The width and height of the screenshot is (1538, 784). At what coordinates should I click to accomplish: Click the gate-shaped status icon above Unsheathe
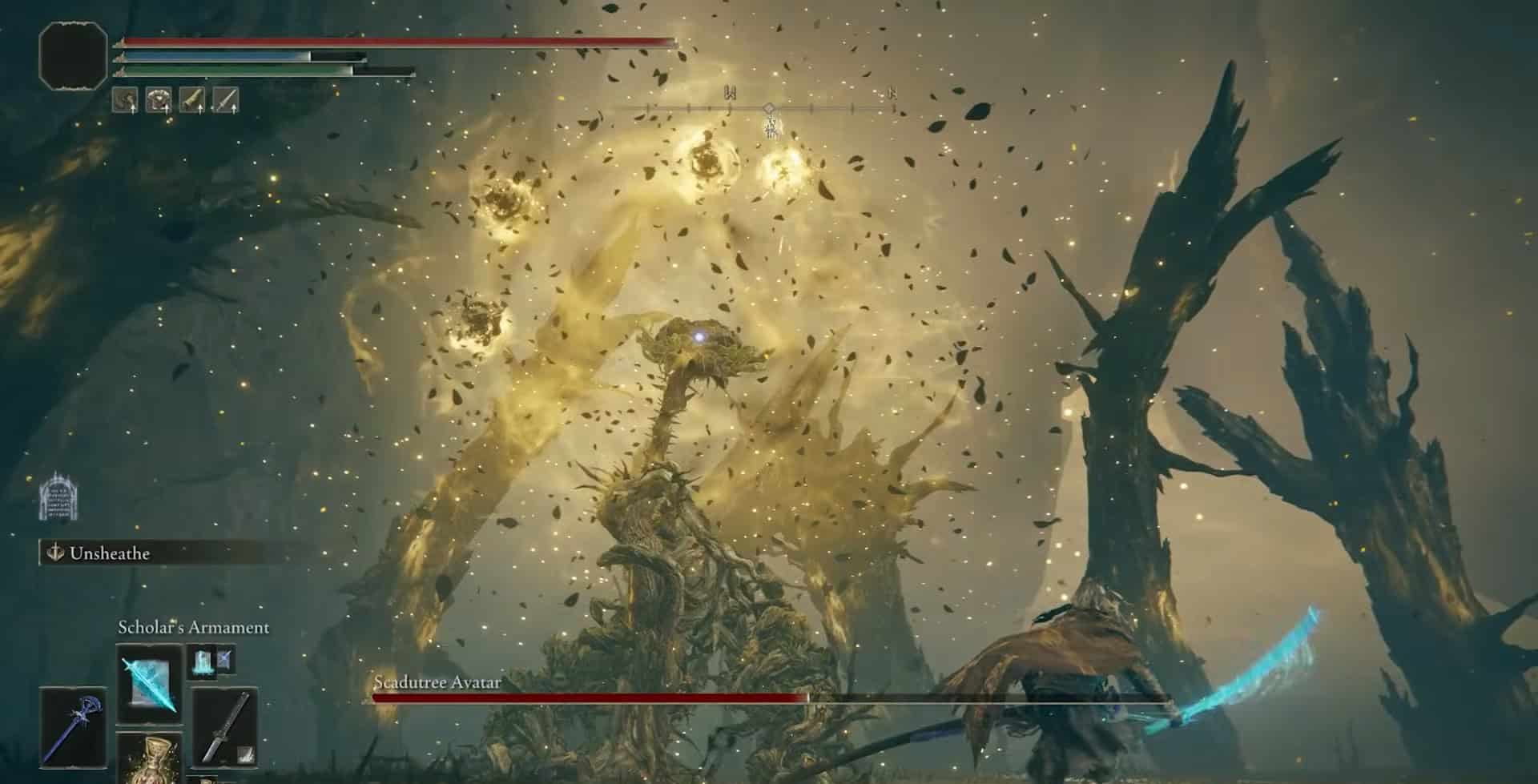pos(58,496)
